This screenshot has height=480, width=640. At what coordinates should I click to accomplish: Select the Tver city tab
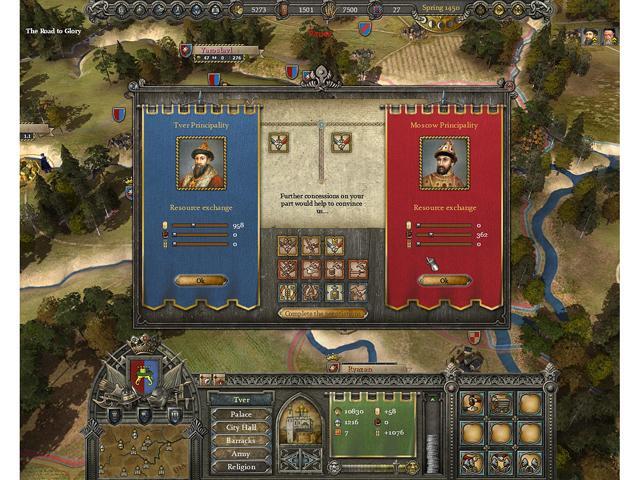(x=241, y=399)
